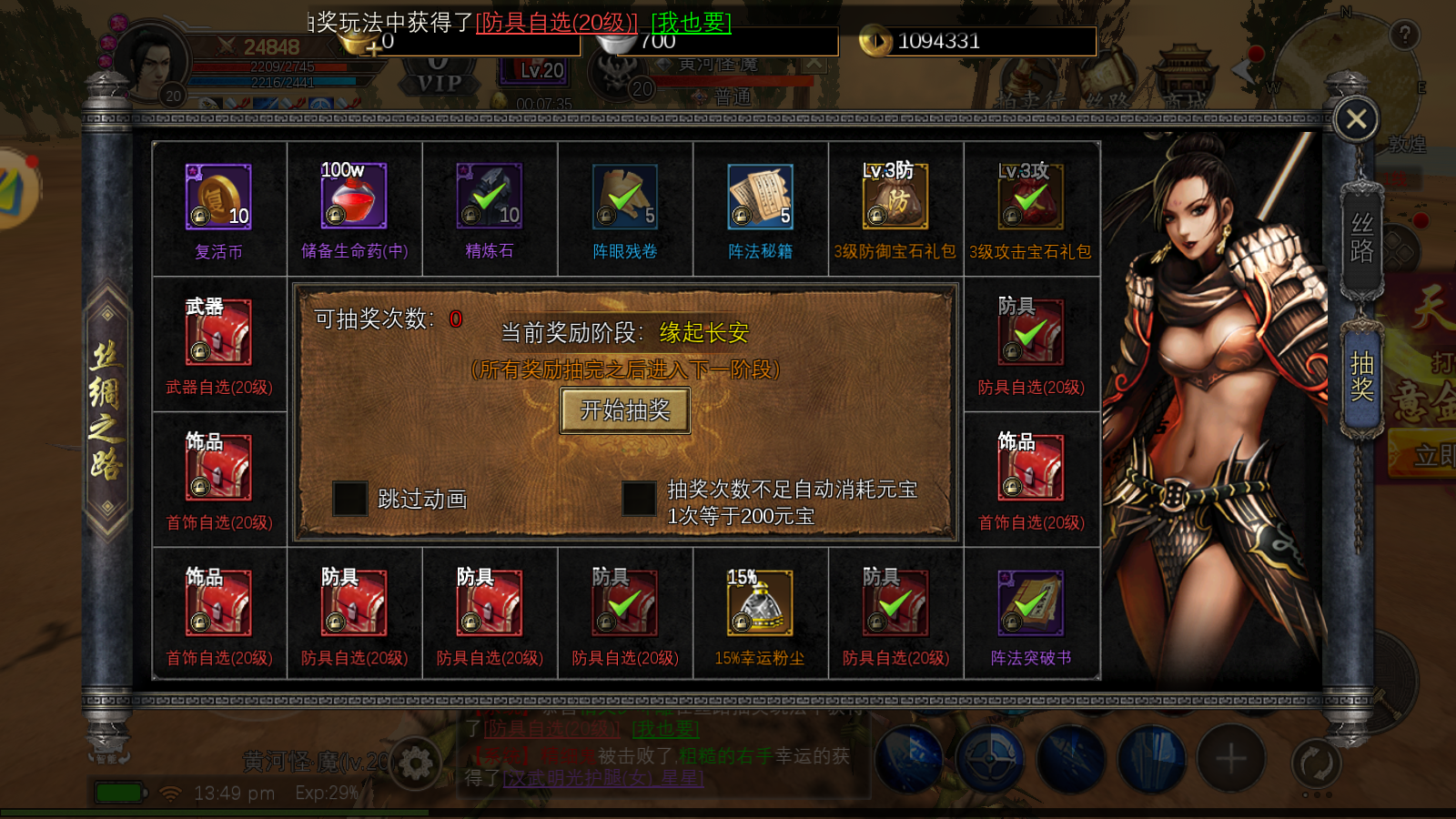This screenshot has height=819, width=1456.
Task: Expand the top-right menu arrow
Action: click(1239, 72)
